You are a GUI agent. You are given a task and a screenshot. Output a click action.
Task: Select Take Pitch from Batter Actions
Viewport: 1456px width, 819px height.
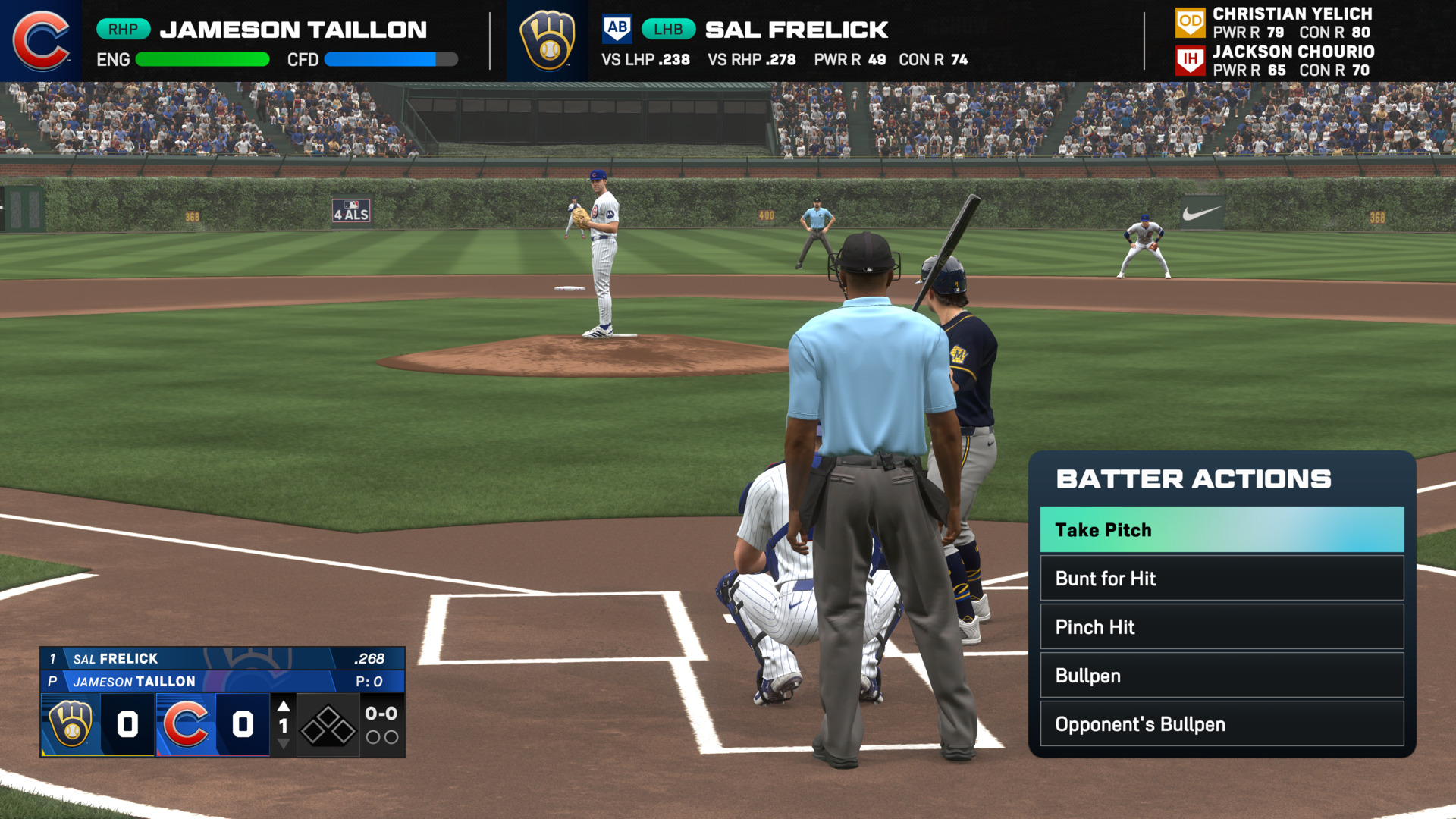pos(1221,529)
